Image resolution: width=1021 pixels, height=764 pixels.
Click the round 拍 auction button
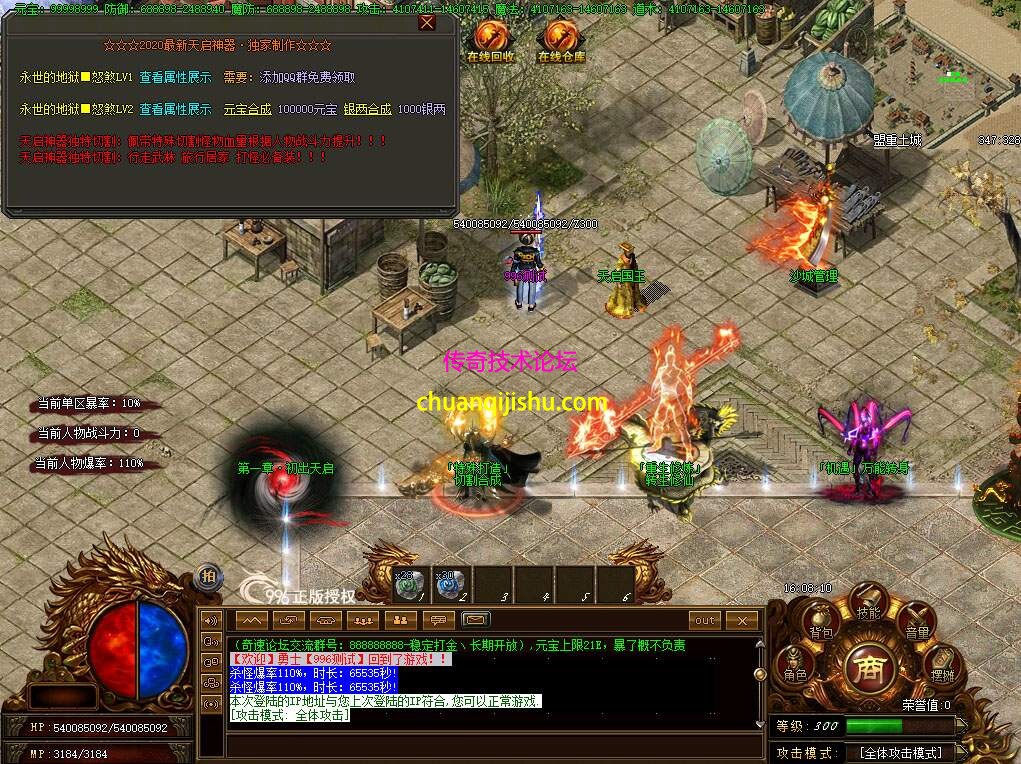[208, 575]
